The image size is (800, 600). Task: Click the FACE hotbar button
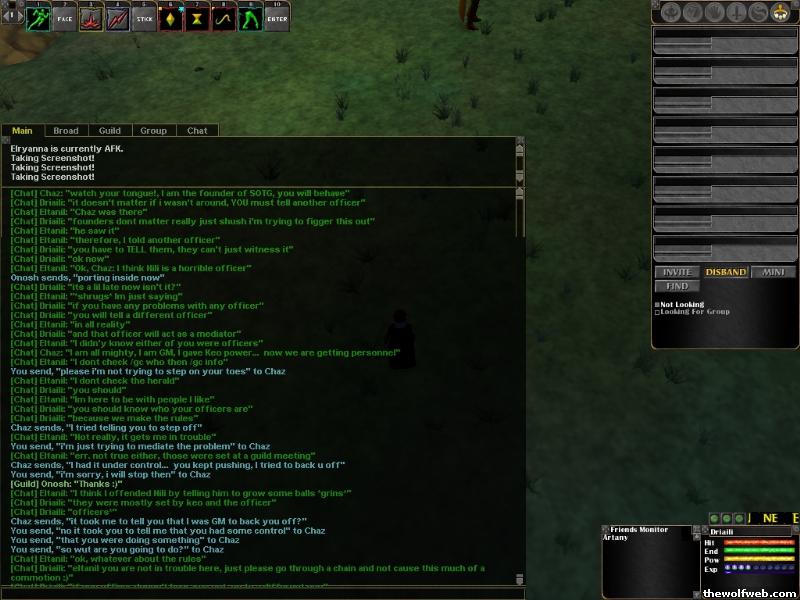(x=64, y=17)
